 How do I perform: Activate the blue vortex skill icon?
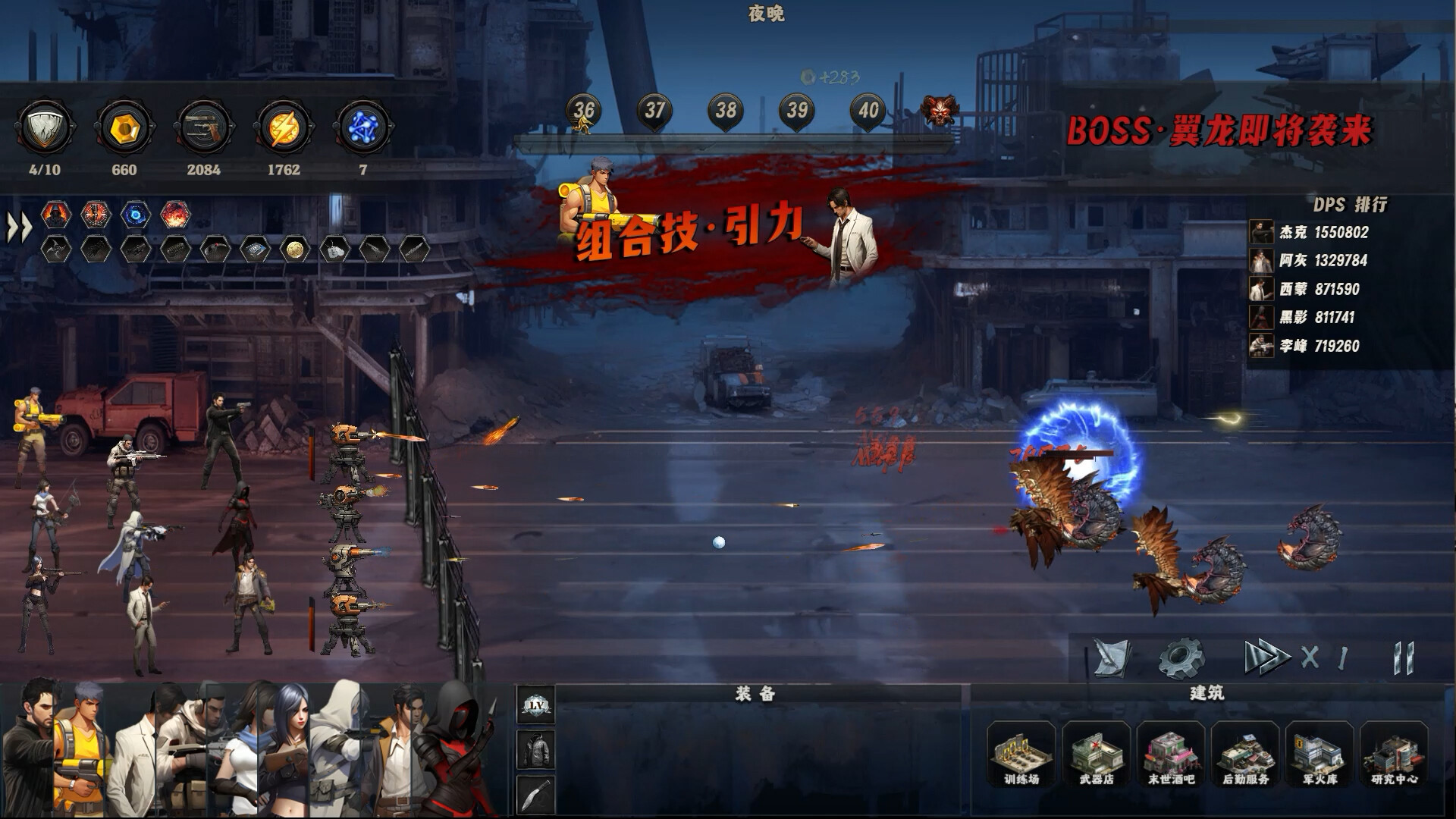(136, 215)
